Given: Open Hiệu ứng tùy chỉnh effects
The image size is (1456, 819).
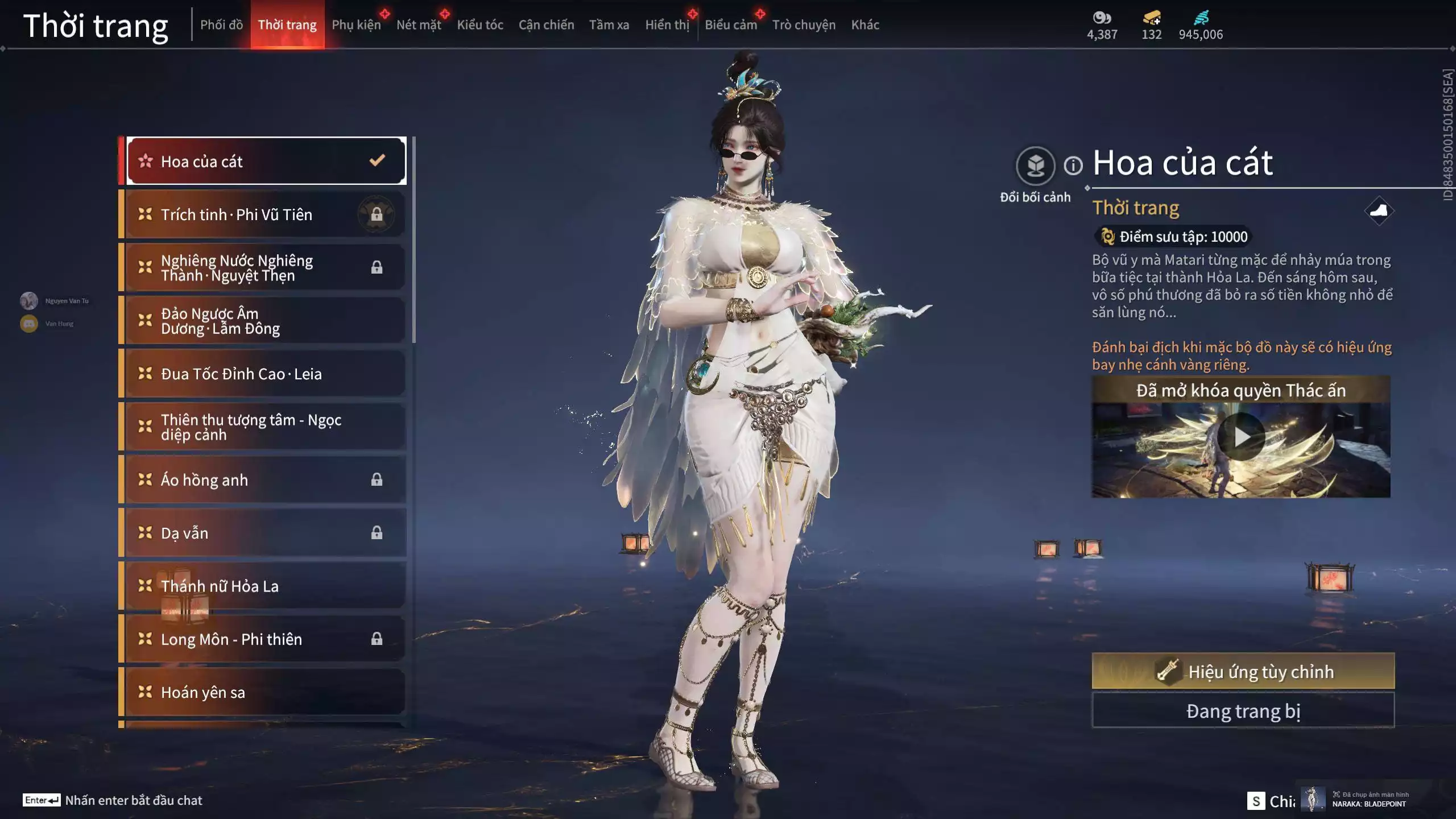Looking at the screenshot, I should tap(1243, 671).
